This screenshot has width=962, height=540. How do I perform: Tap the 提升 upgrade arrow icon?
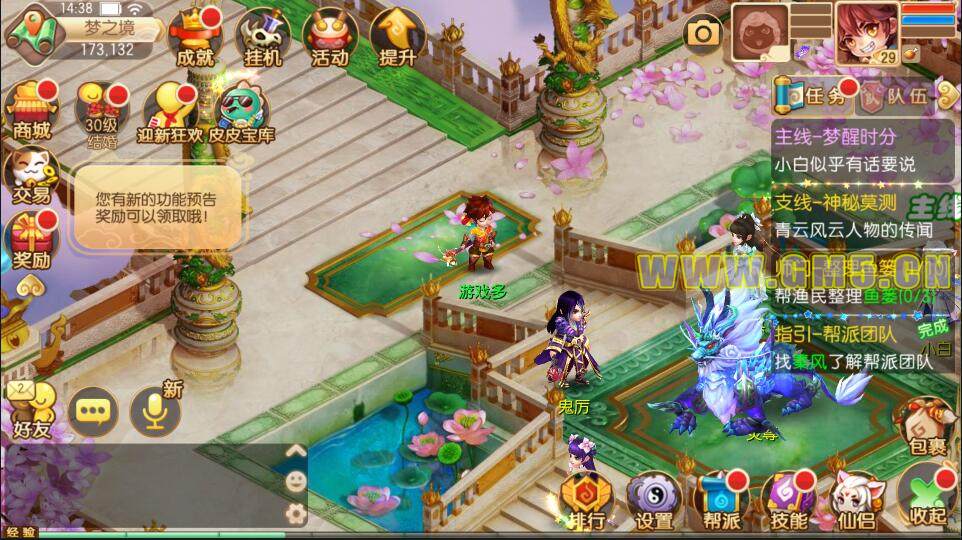(x=397, y=37)
